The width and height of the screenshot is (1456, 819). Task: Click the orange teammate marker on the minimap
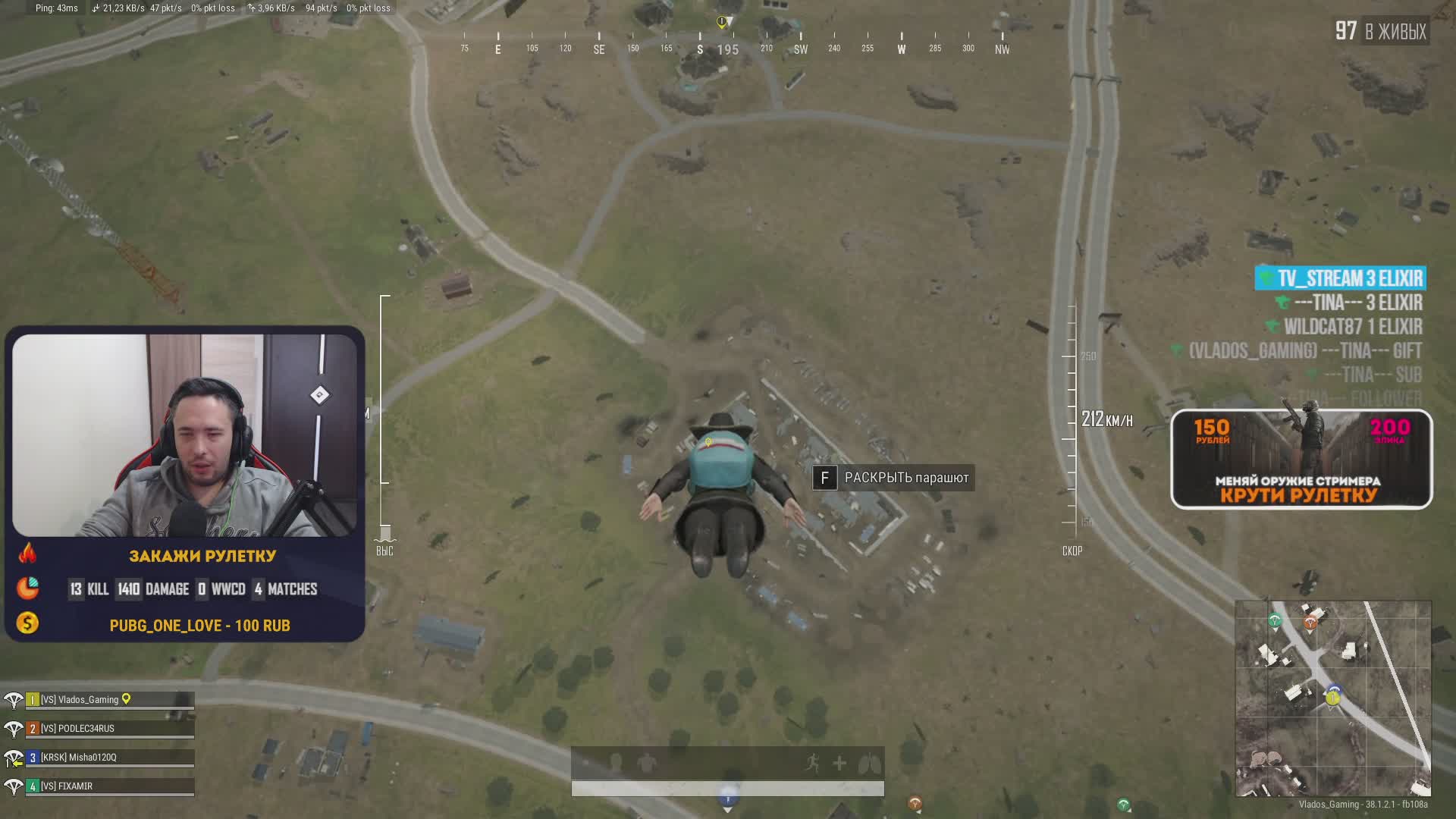1310,623
